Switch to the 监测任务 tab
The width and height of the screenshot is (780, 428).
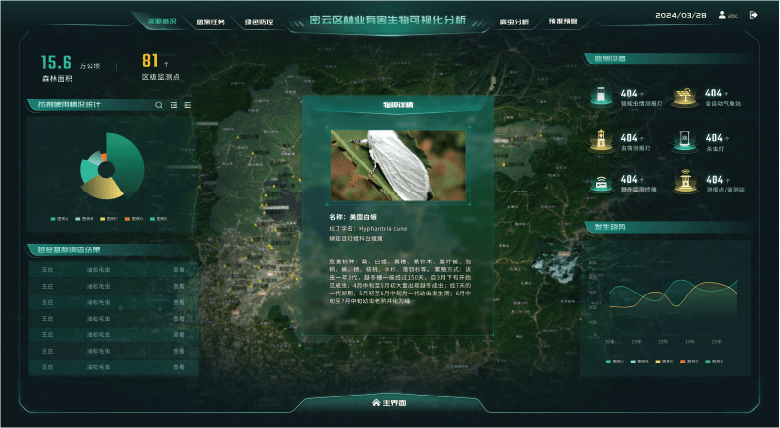[210, 21]
